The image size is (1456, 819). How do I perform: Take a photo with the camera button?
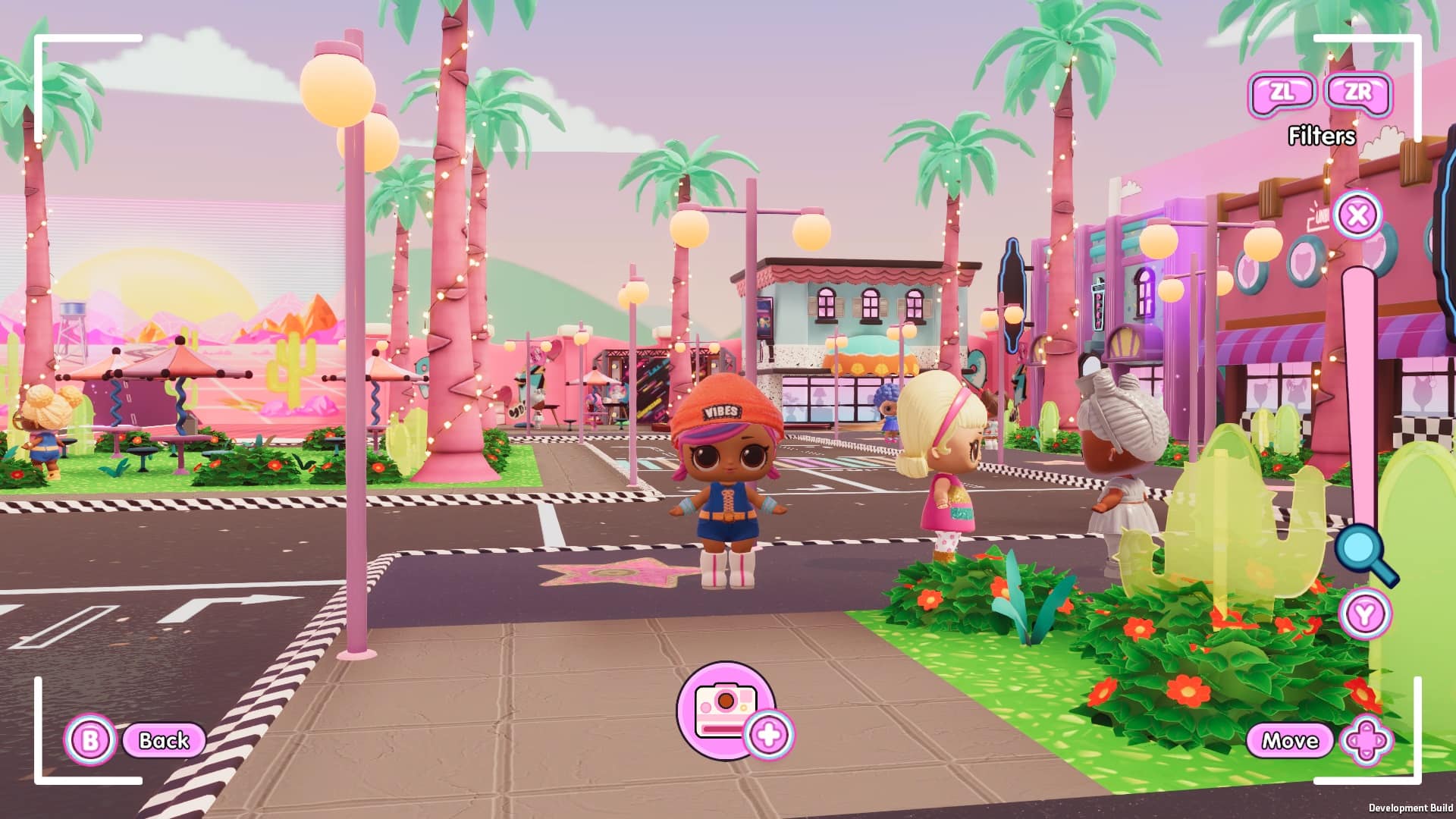tap(726, 710)
